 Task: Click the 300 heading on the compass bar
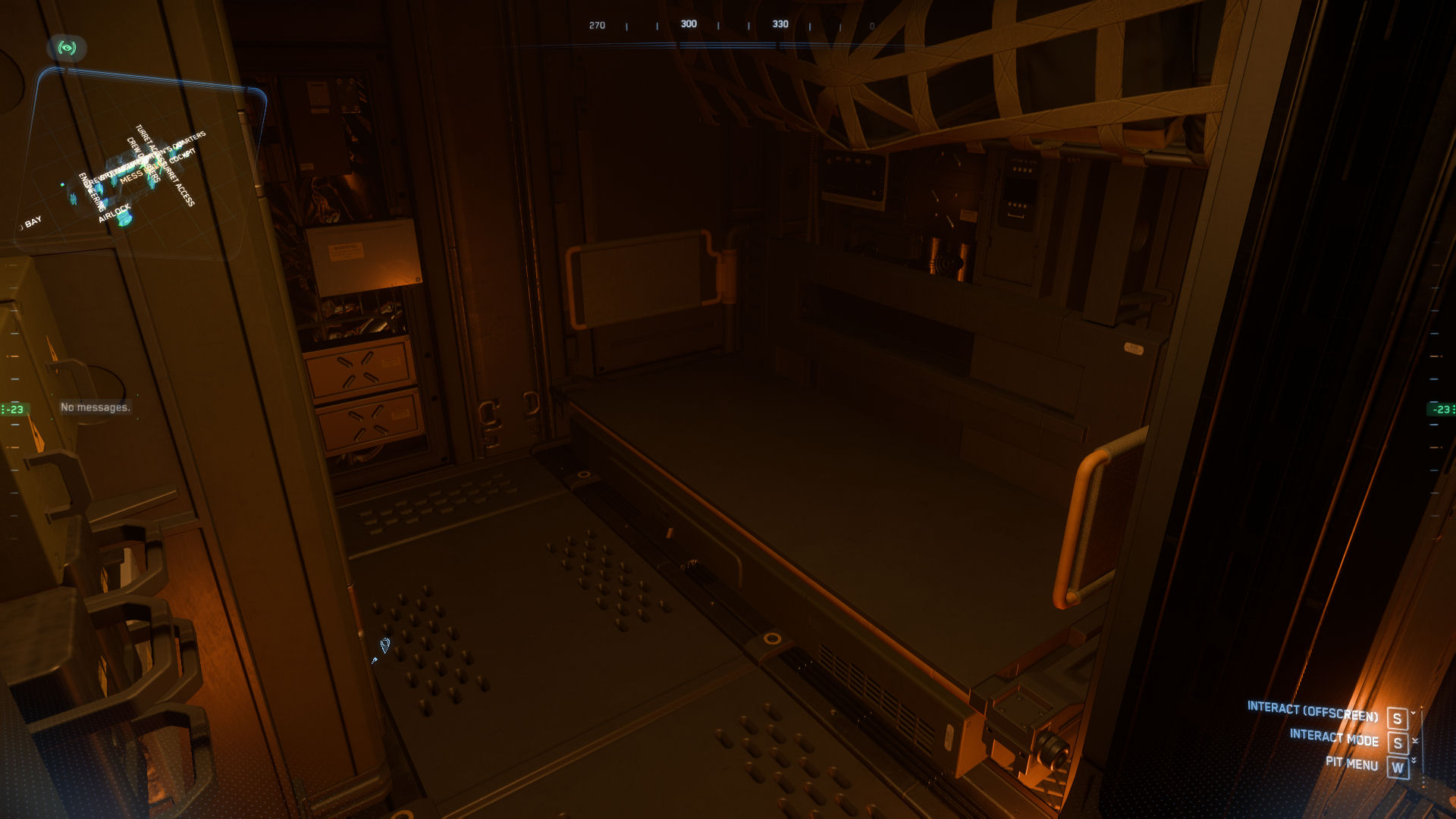[689, 24]
